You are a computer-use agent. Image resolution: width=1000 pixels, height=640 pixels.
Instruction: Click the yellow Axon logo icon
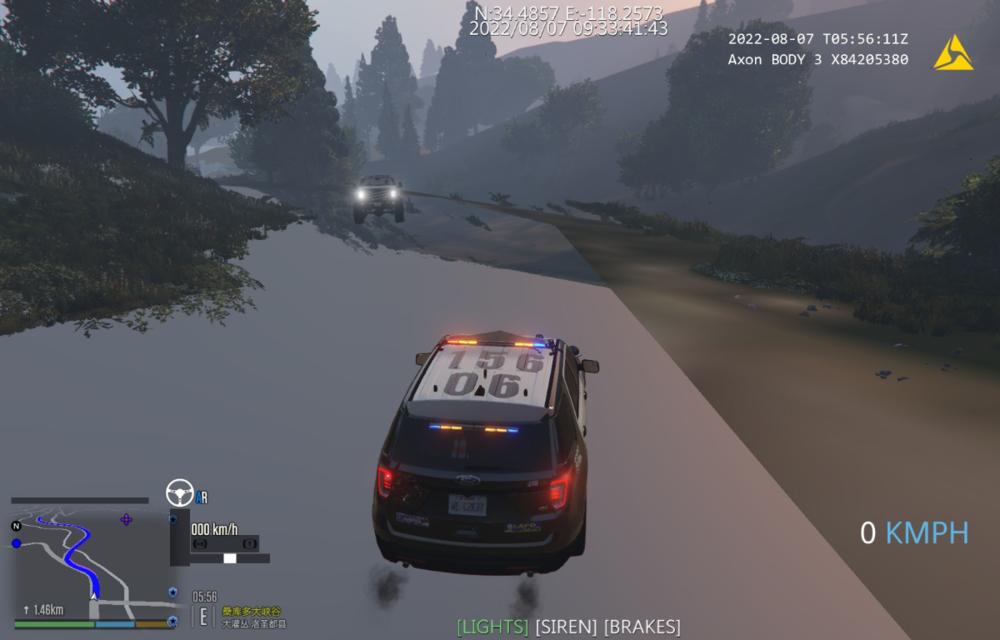pyautogui.click(x=953, y=53)
